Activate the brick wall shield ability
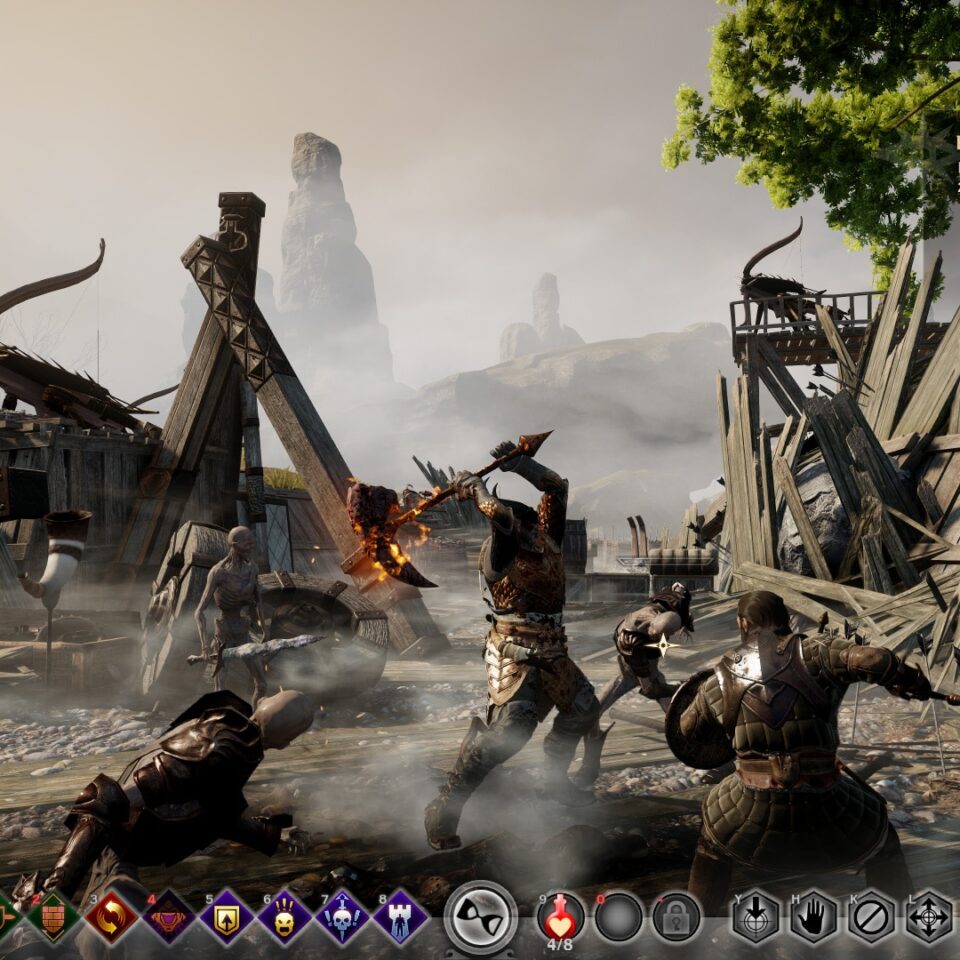Viewport: 960px width, 960px height. coord(53,916)
